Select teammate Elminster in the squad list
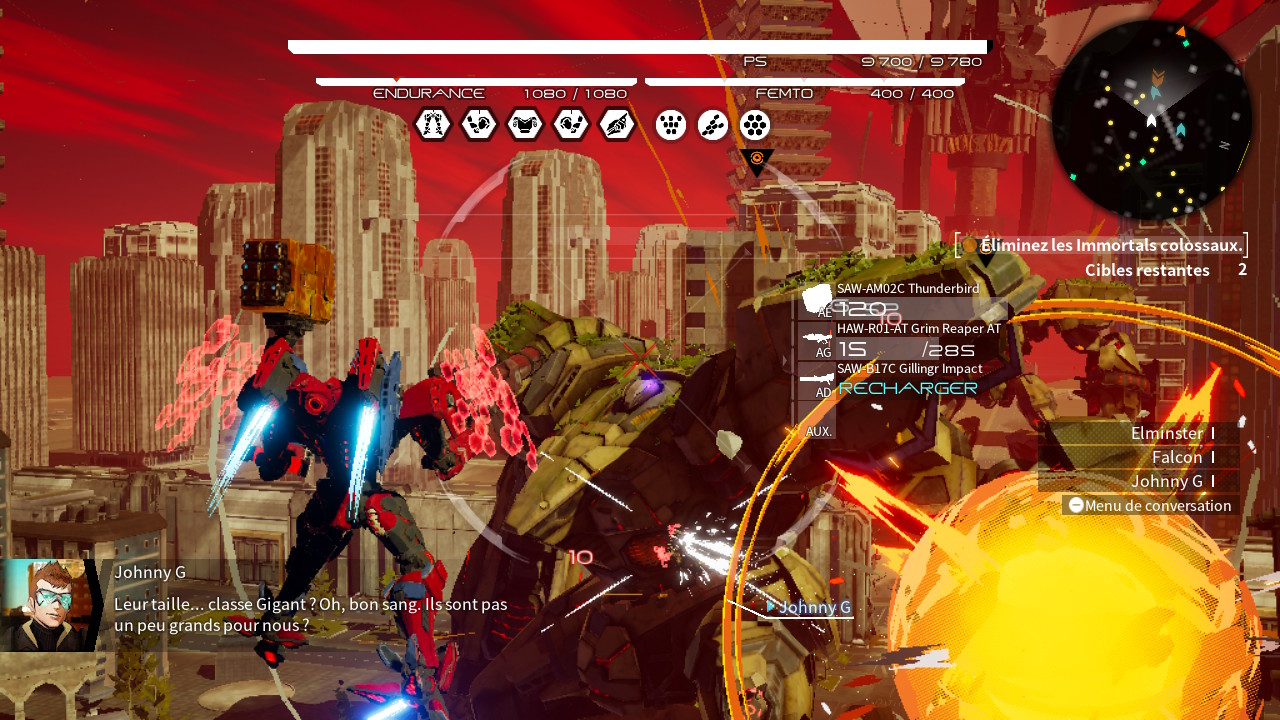 coord(1166,433)
